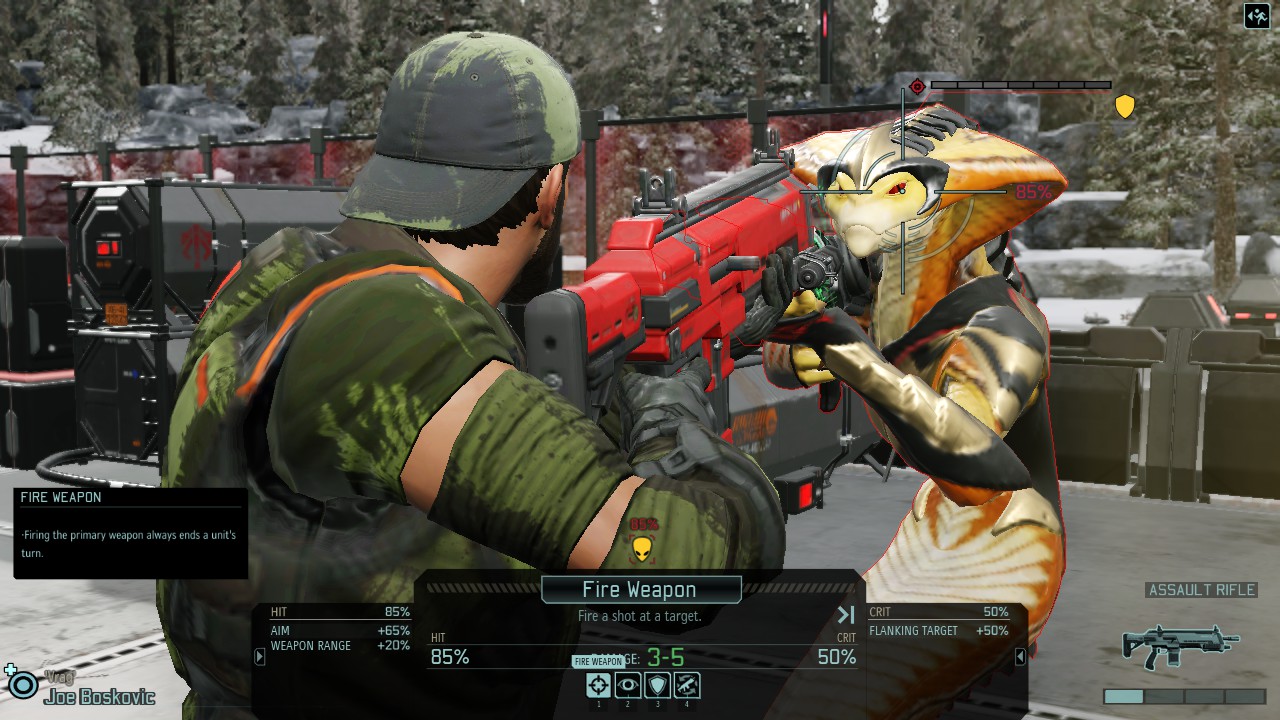Click the Fire Weapon title to confirm shot
1280x720 pixels.
640,589
